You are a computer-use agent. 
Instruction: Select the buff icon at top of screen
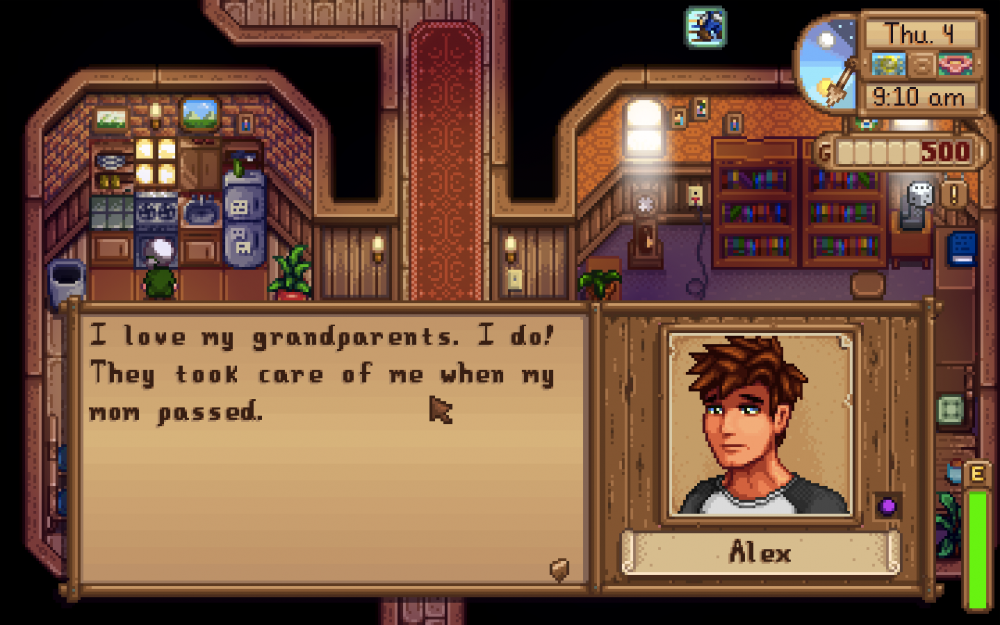pos(705,26)
